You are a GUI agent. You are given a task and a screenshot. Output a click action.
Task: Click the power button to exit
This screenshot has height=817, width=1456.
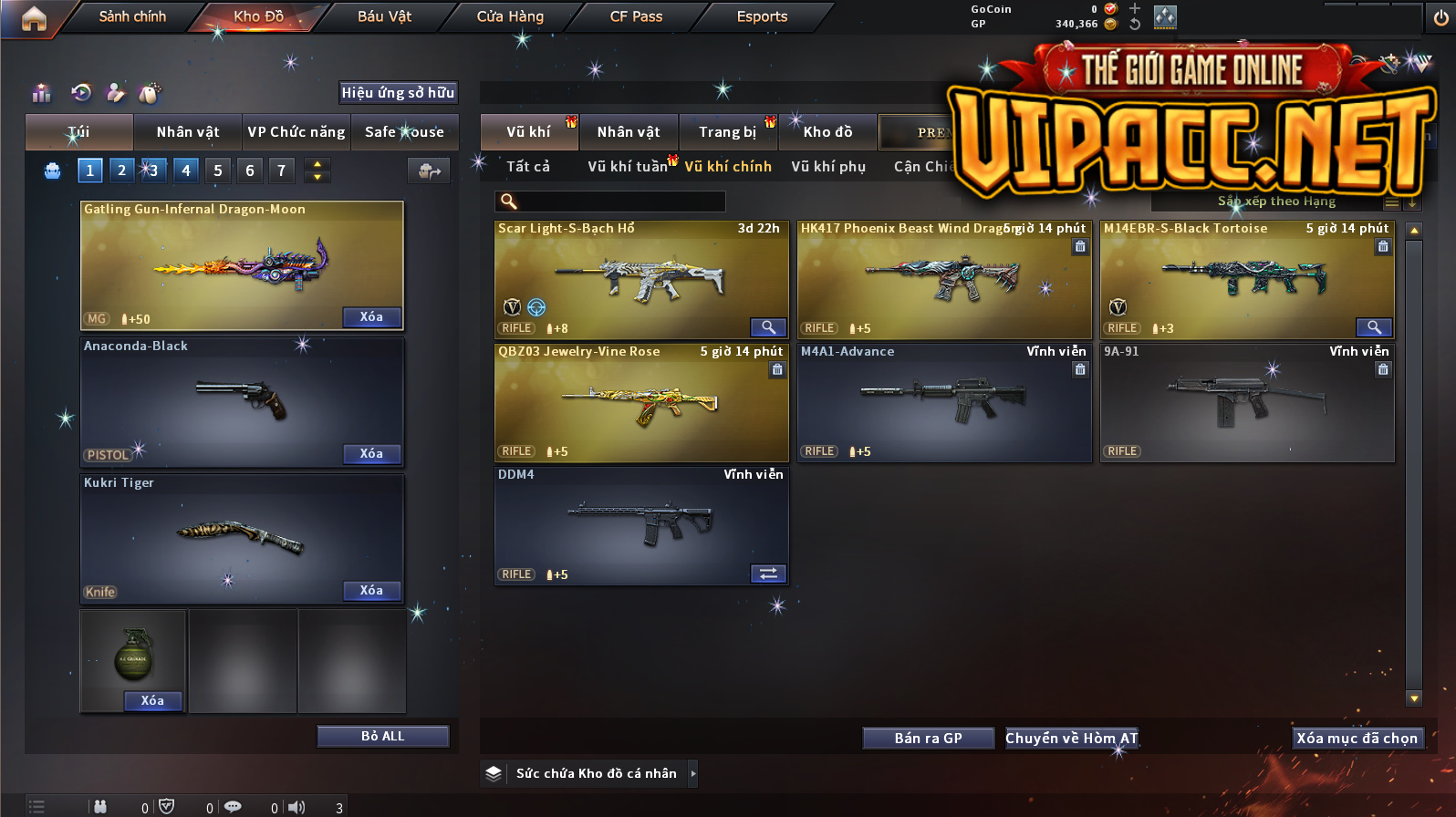click(1440, 18)
